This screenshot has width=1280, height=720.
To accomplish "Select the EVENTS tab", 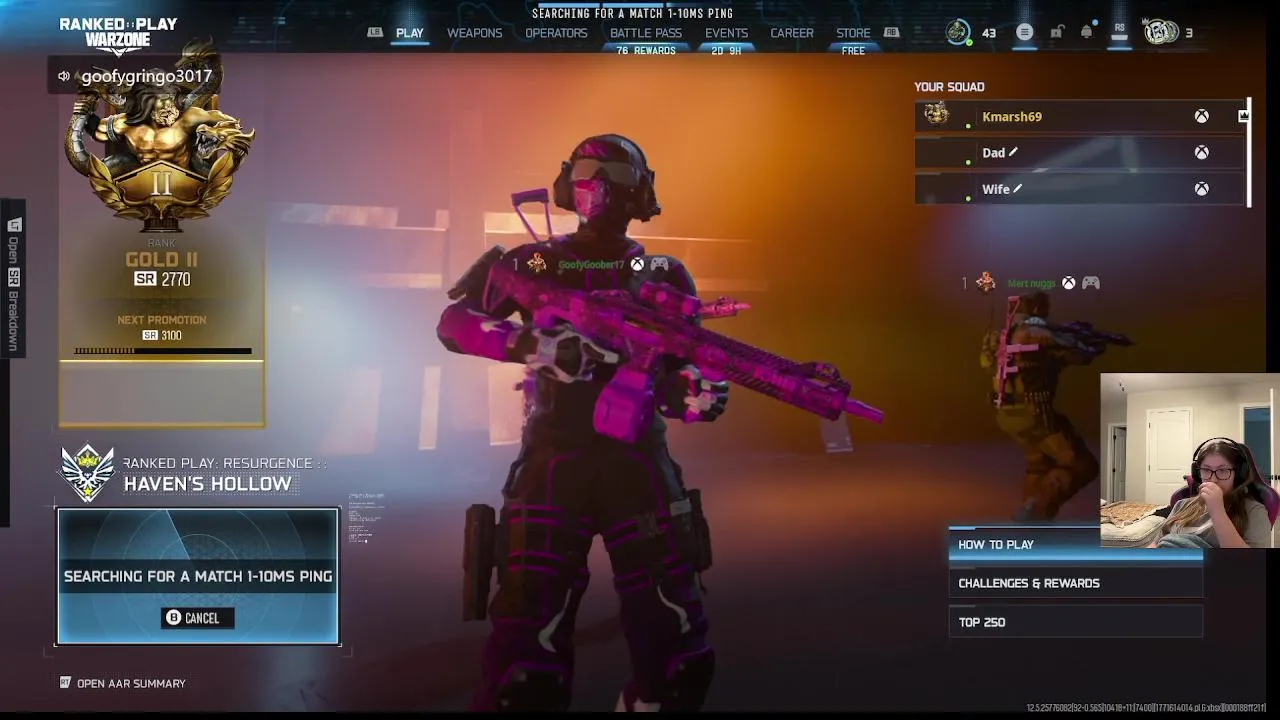I will tap(726, 33).
